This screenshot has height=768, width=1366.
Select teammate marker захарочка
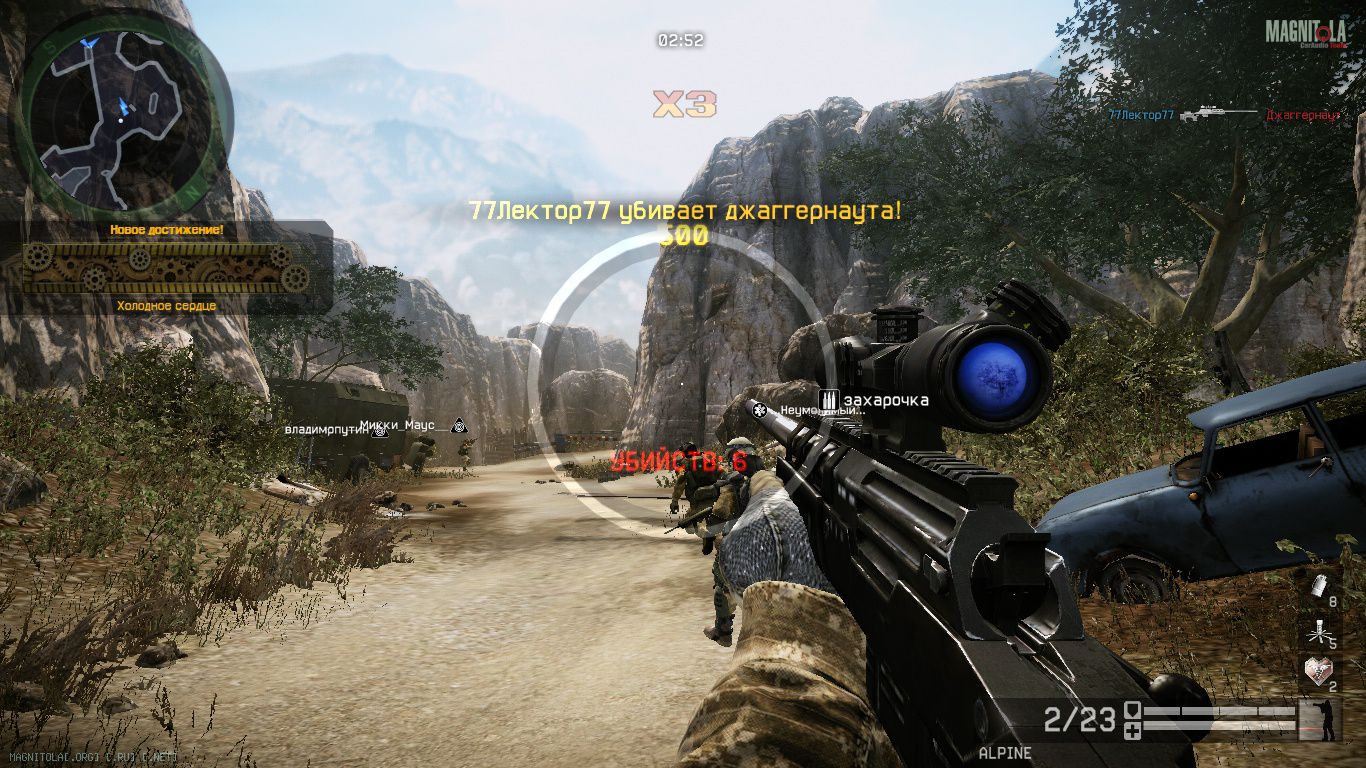(875, 401)
